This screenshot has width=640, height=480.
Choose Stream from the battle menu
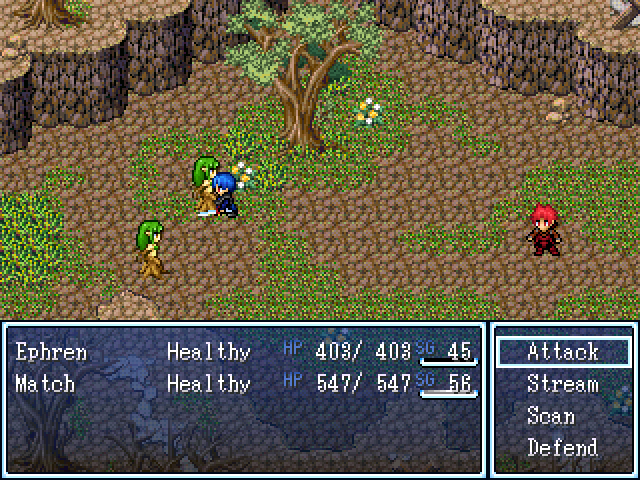click(563, 384)
